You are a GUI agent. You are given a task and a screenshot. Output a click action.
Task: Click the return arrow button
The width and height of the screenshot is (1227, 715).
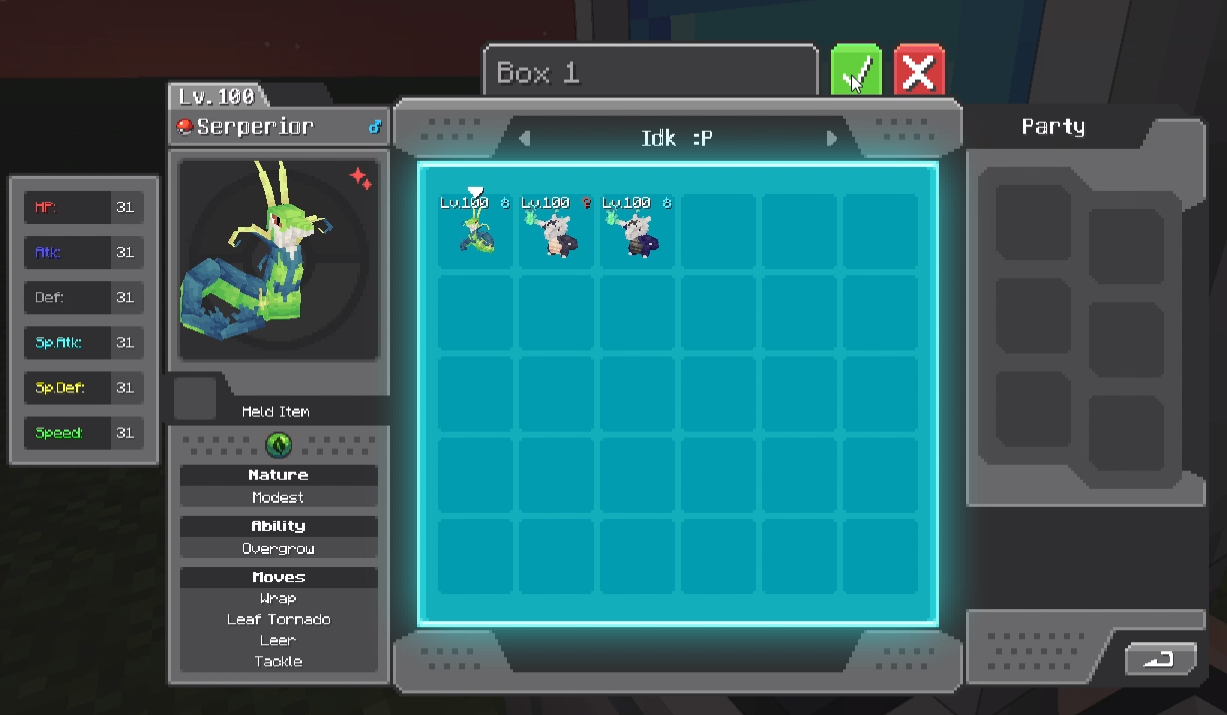pos(1160,659)
